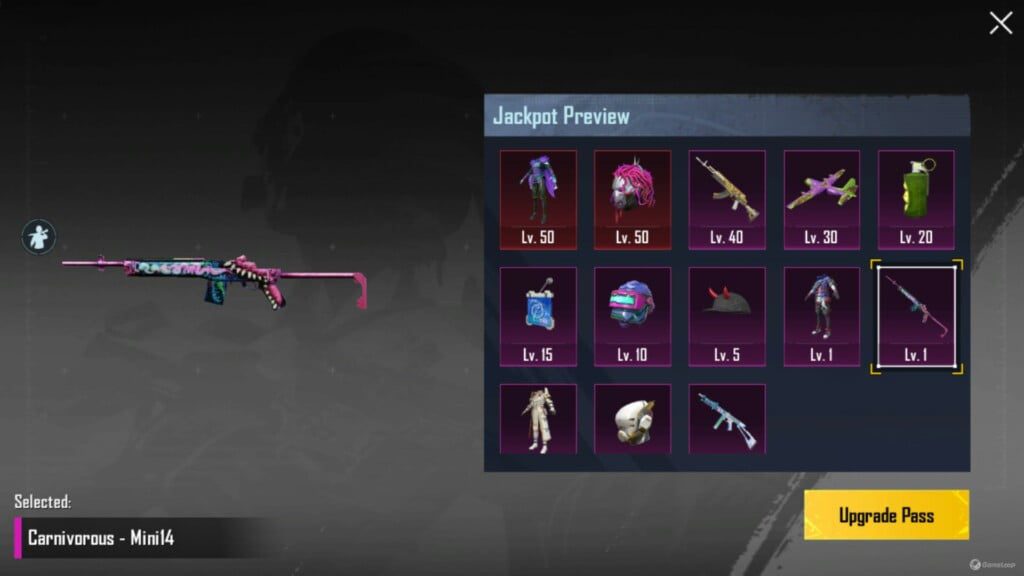The width and height of the screenshot is (1024, 576).
Task: Tap the yellow Upgrade Pass button
Action: (x=886, y=515)
